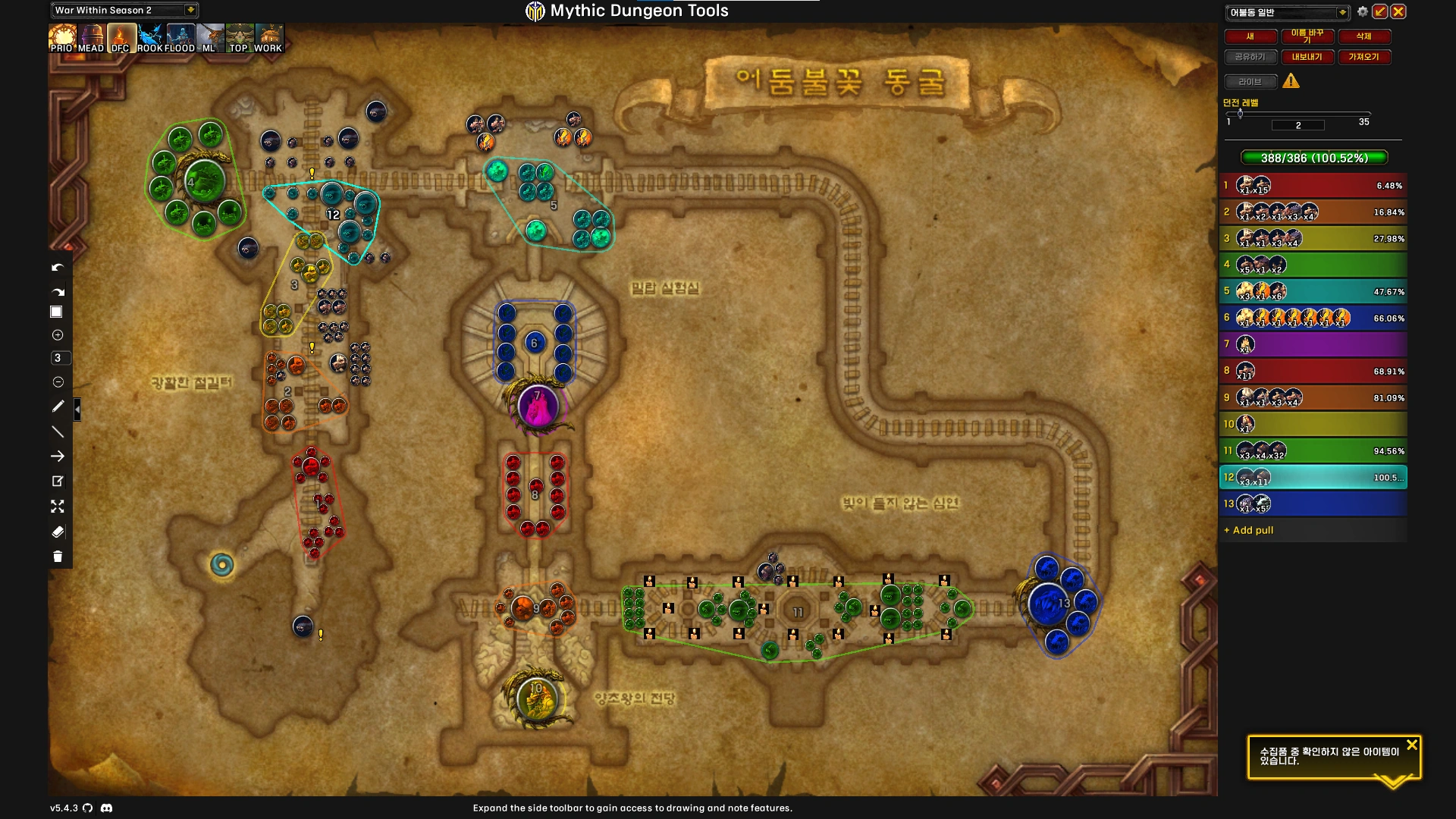Click the Add pull row

point(1313,530)
